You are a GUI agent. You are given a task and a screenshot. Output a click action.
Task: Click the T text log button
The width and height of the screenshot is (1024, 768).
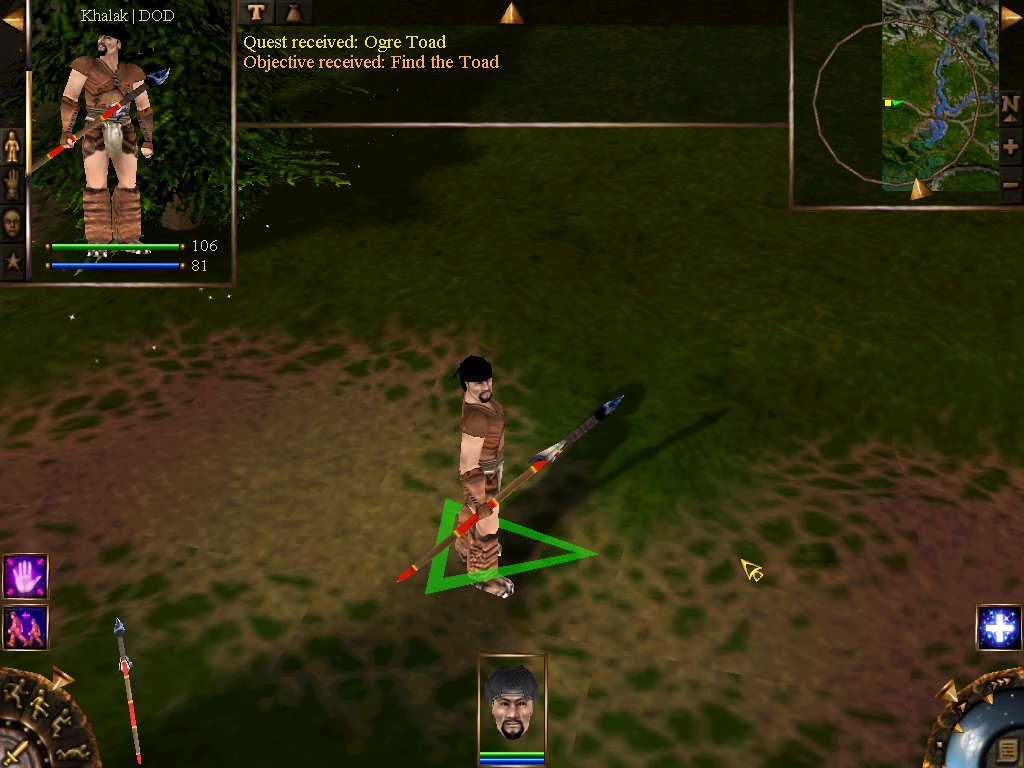257,12
